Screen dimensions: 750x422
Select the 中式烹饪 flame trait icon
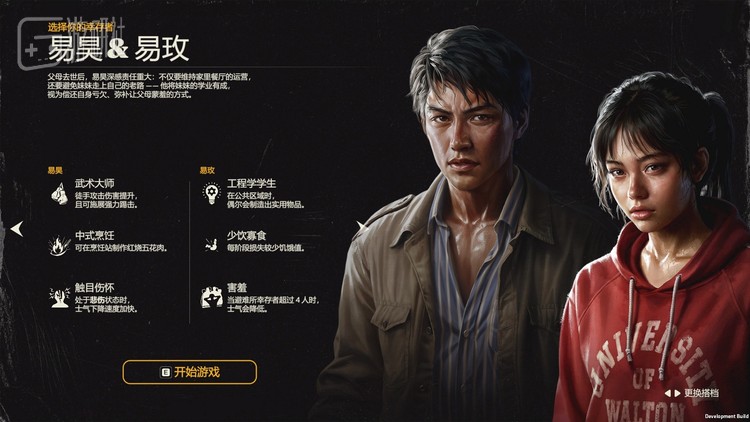(x=58, y=243)
